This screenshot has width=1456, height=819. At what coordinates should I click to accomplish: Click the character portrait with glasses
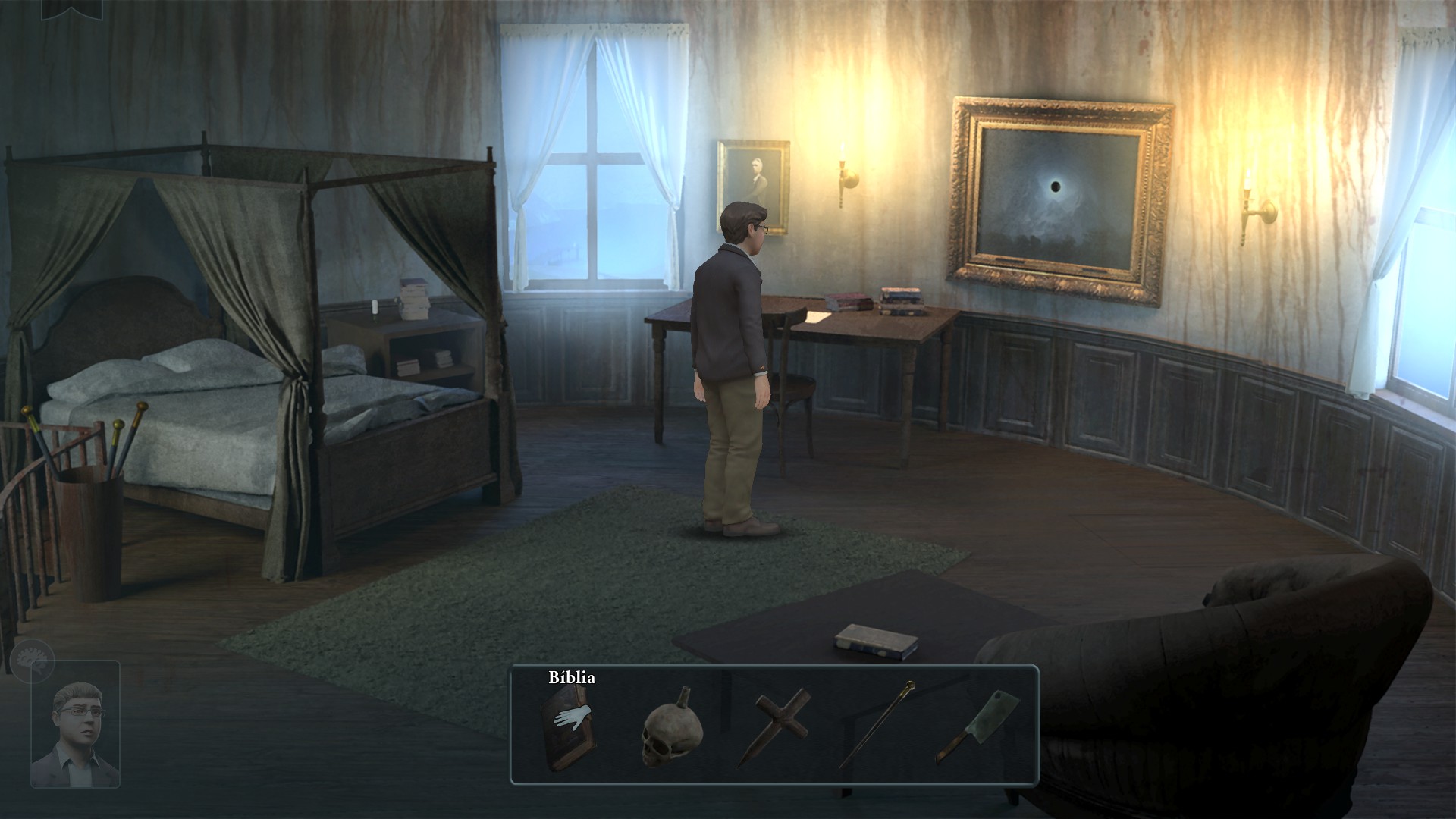click(x=76, y=725)
